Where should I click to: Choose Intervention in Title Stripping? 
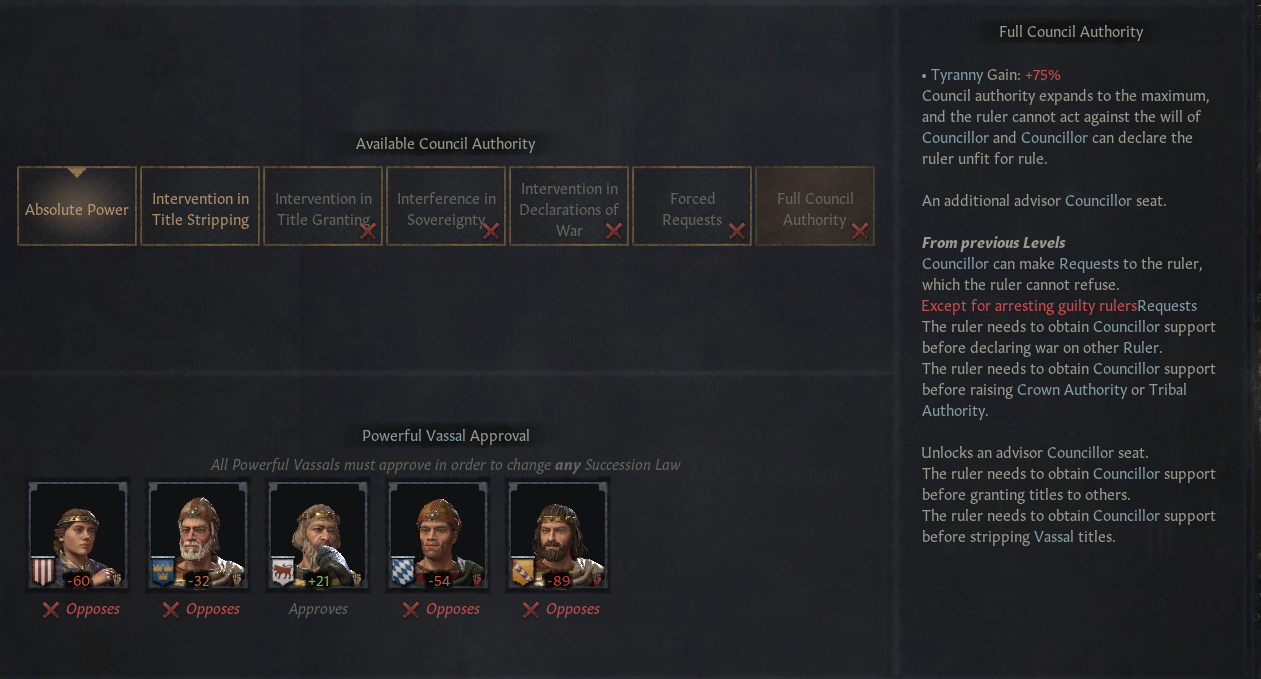tap(200, 207)
